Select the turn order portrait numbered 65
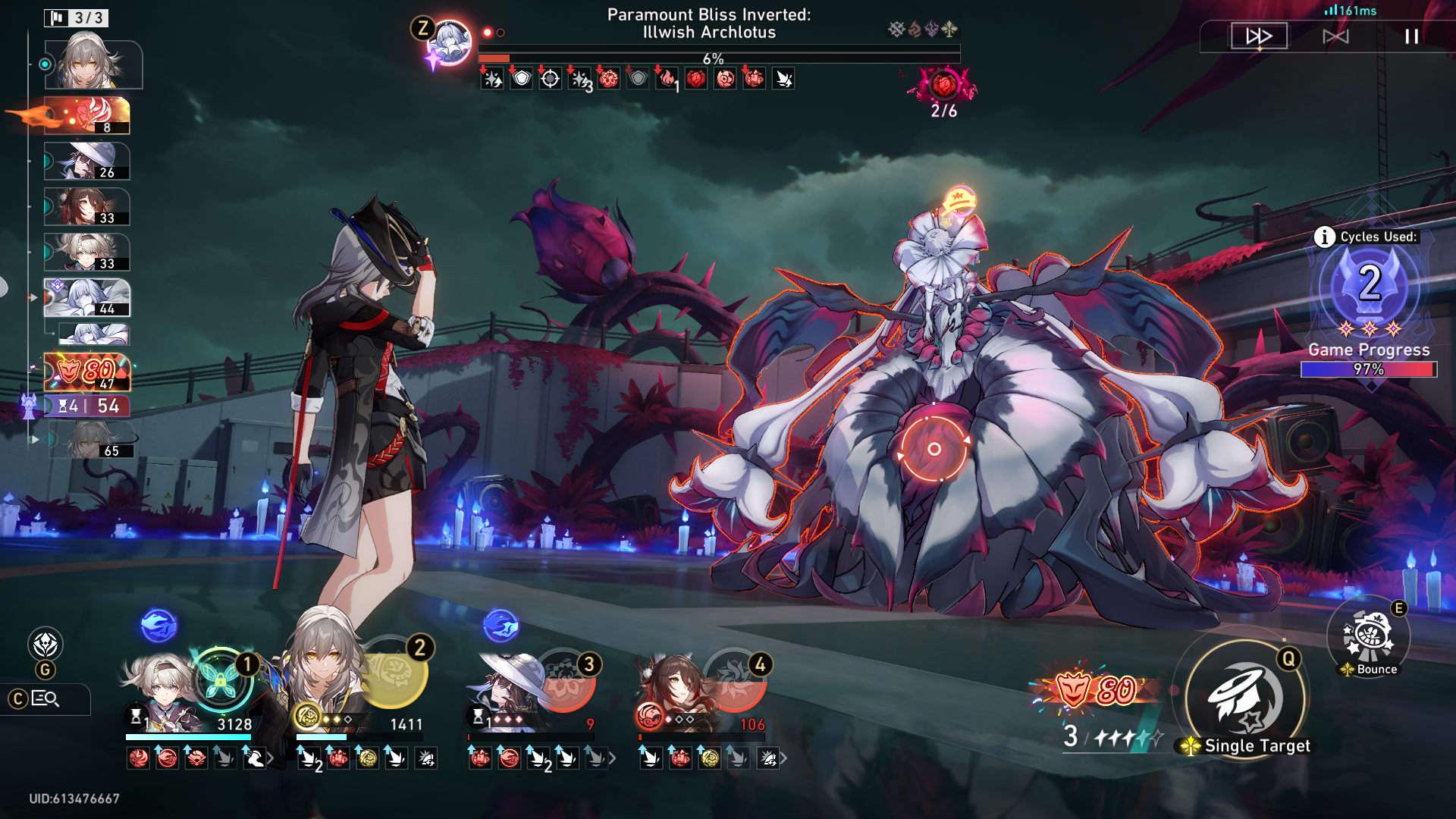 93,441
